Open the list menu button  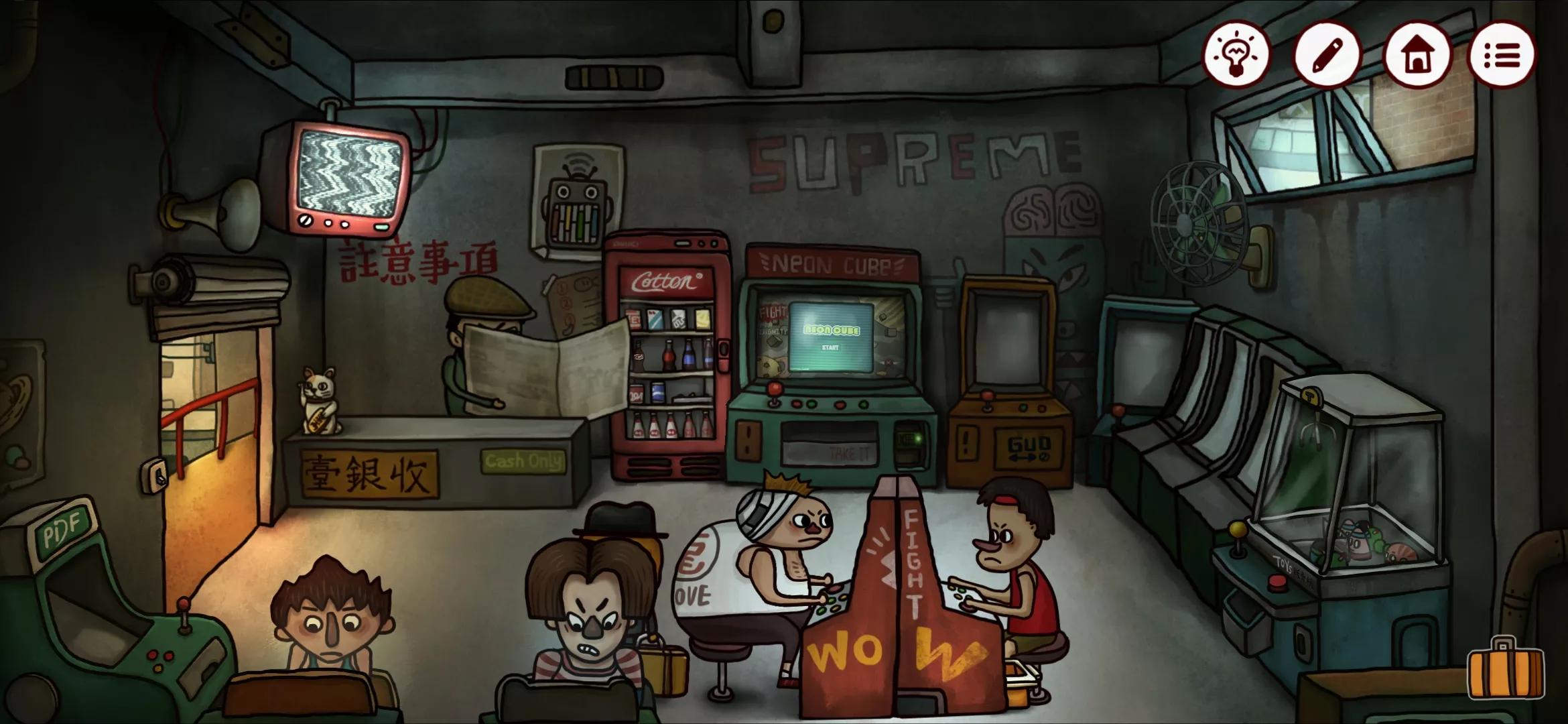[1502, 55]
